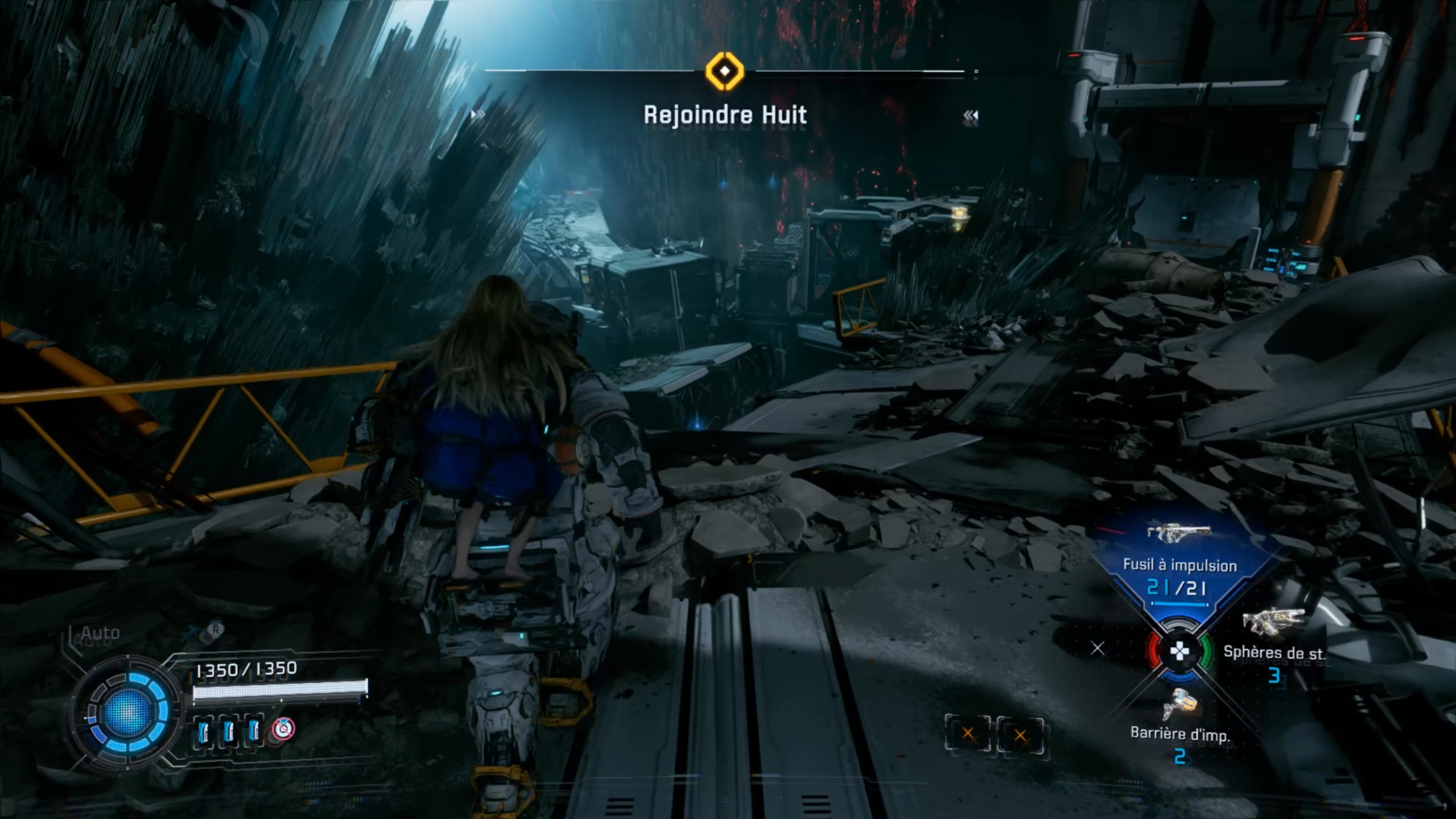
Task: Activate the pink target icon beside the blue cells
Action: coord(283,730)
